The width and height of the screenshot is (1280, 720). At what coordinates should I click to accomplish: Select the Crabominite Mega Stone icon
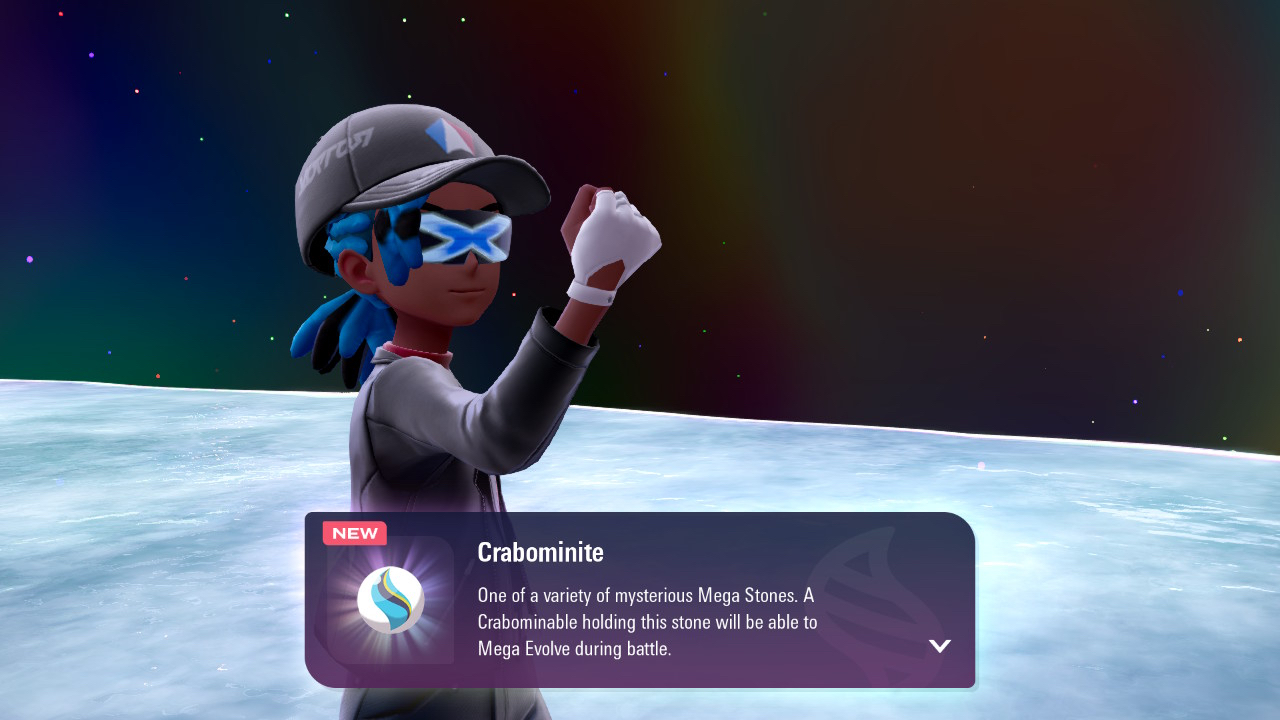(391, 600)
